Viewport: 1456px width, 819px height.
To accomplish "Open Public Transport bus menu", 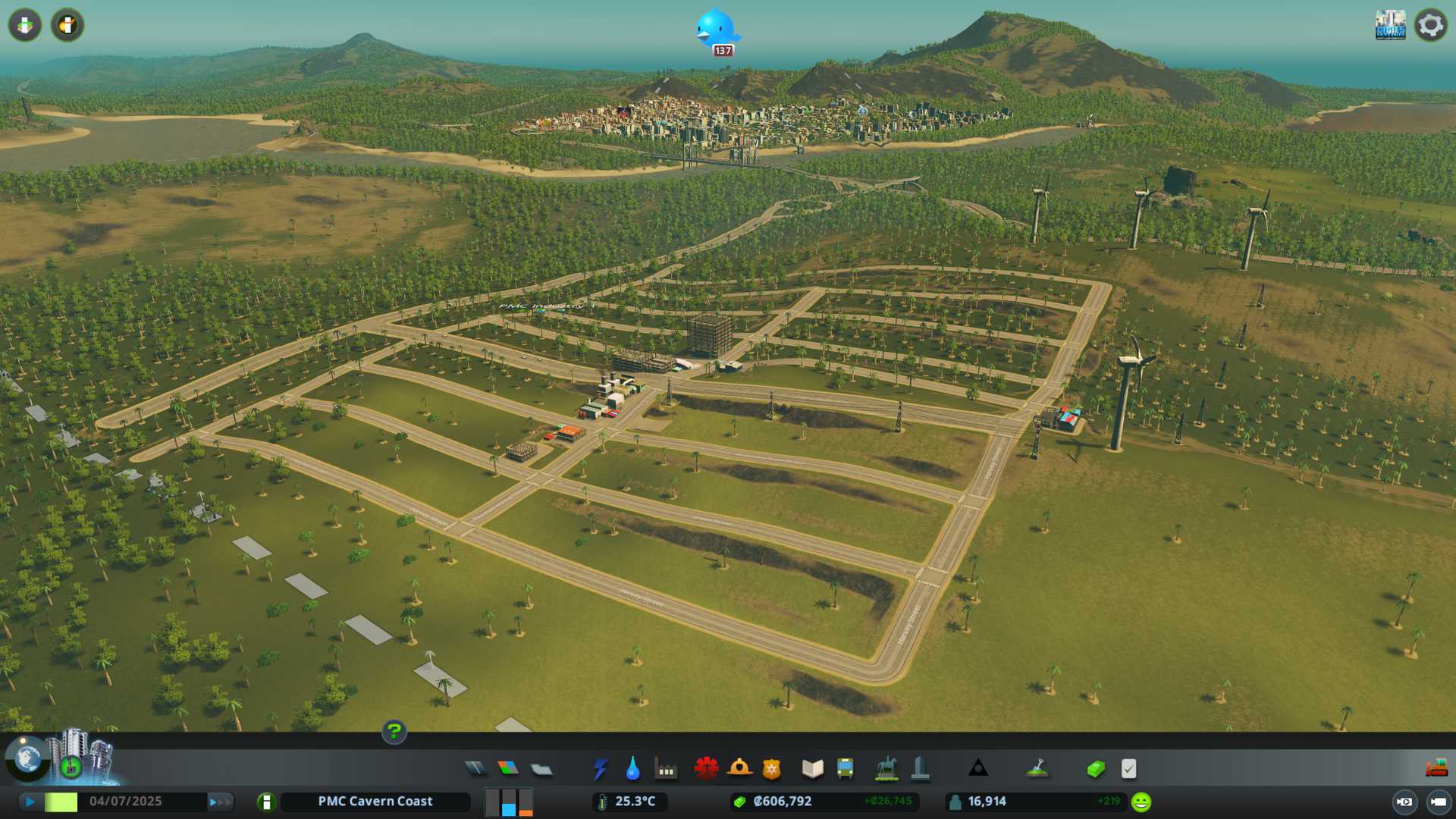I will [845, 769].
